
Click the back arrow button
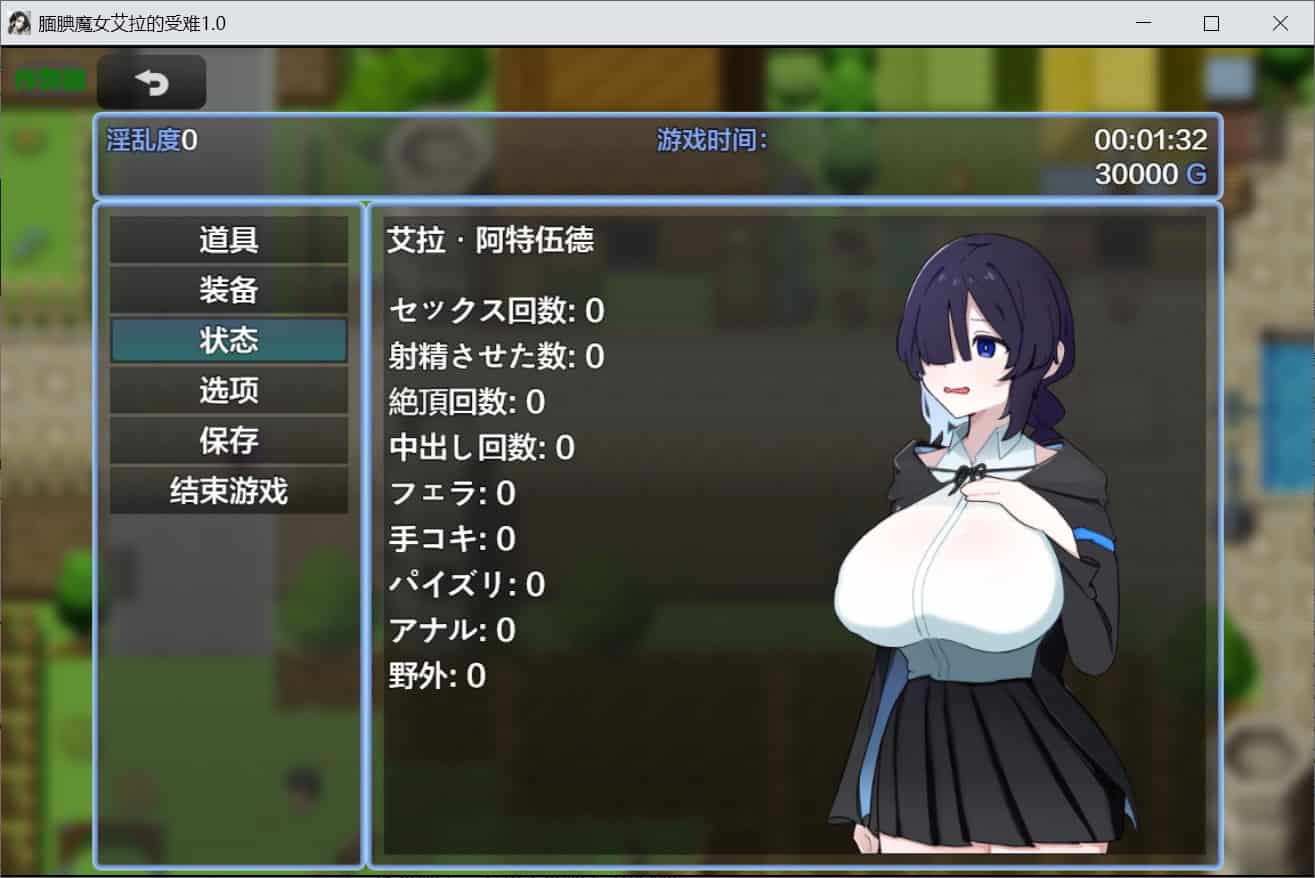coord(152,83)
